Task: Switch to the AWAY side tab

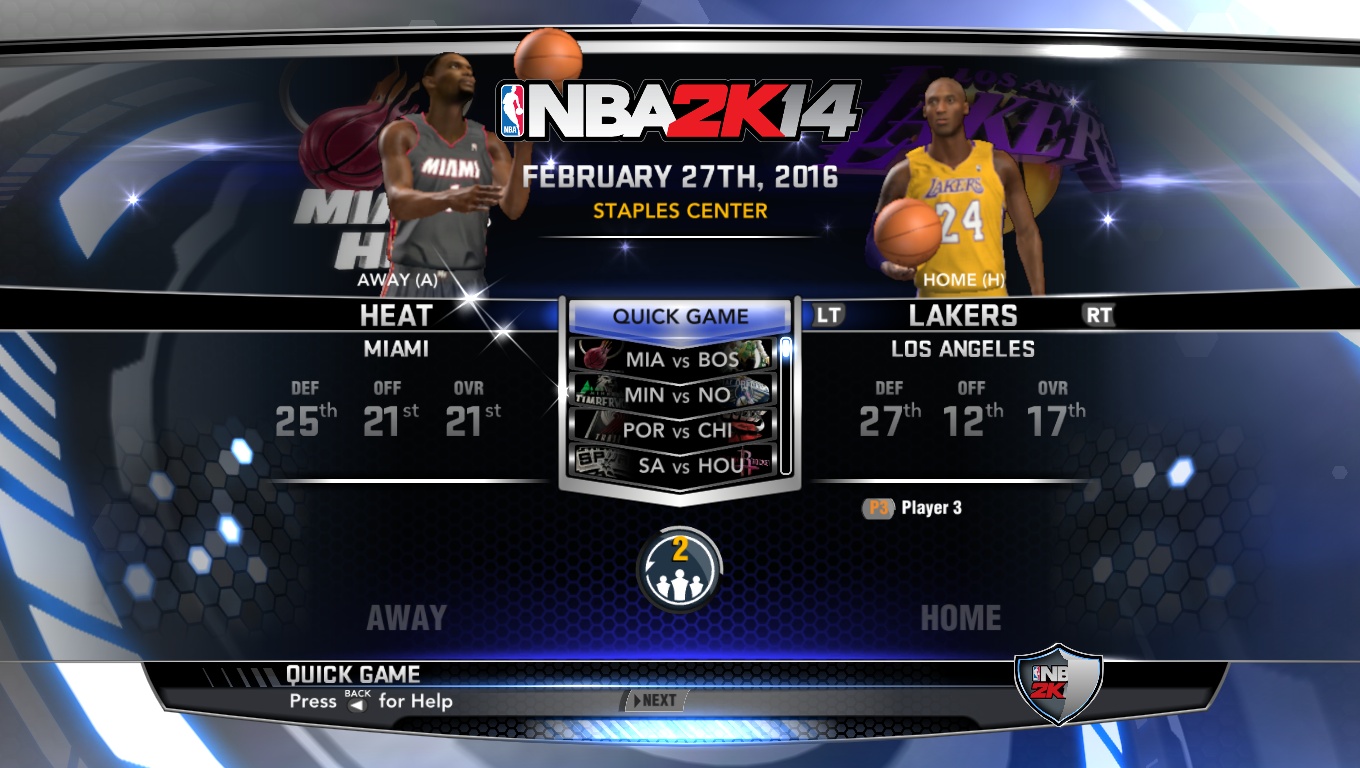Action: (405, 617)
